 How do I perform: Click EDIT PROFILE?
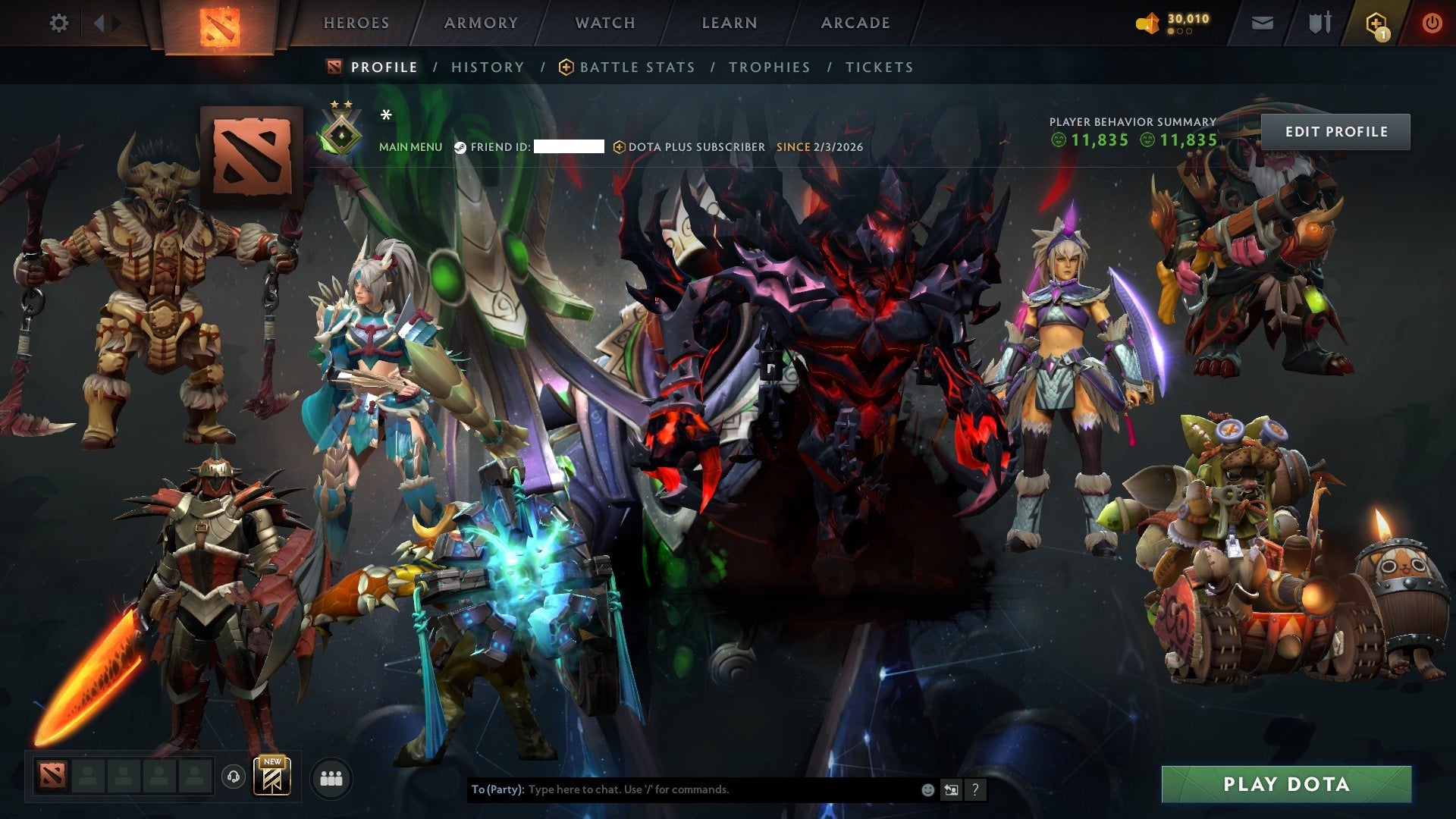pos(1336,130)
